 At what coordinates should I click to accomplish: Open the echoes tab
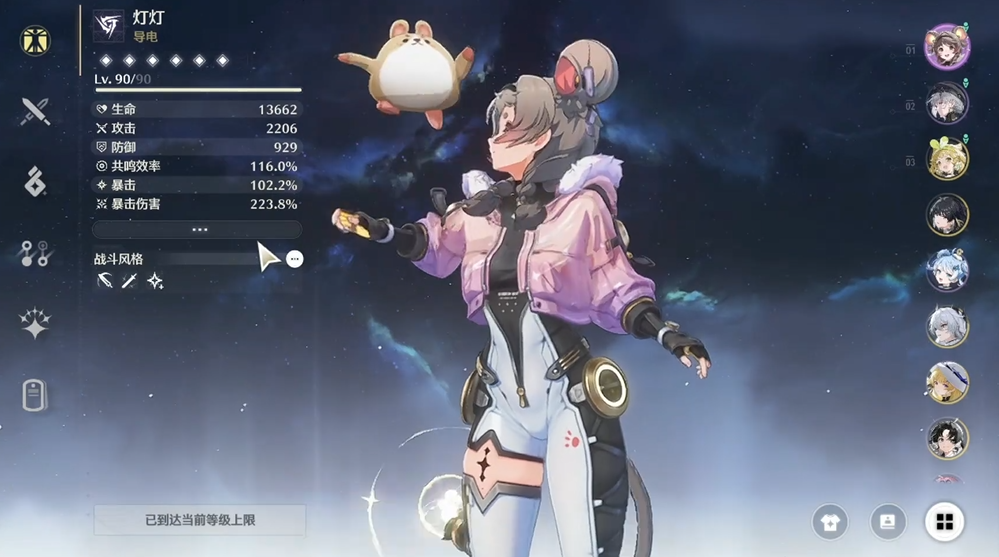pyautogui.click(x=35, y=182)
